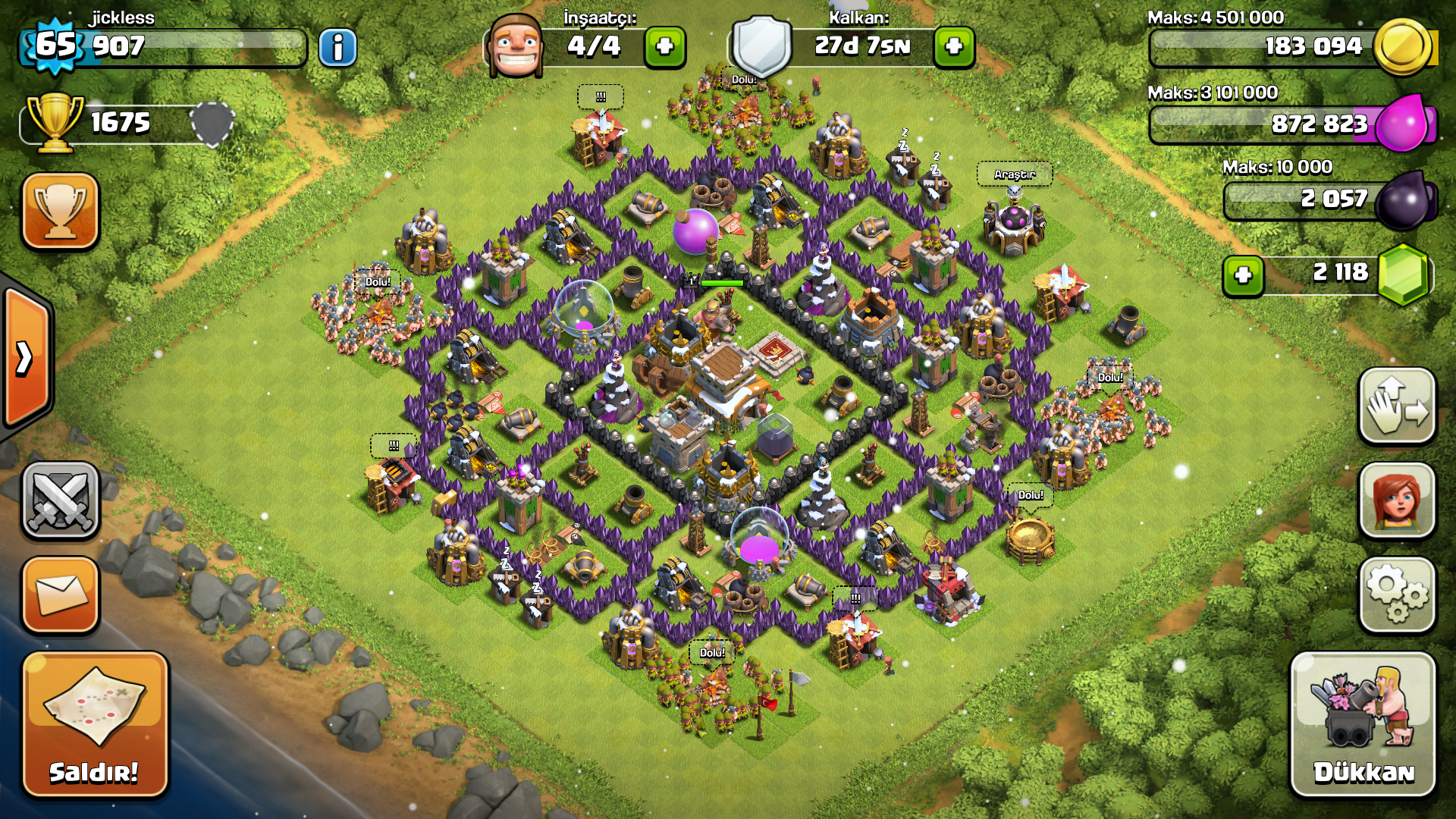Screen dimensions: 1456x819
Task: Expand the orange side arrow panel
Action: [x=26, y=358]
